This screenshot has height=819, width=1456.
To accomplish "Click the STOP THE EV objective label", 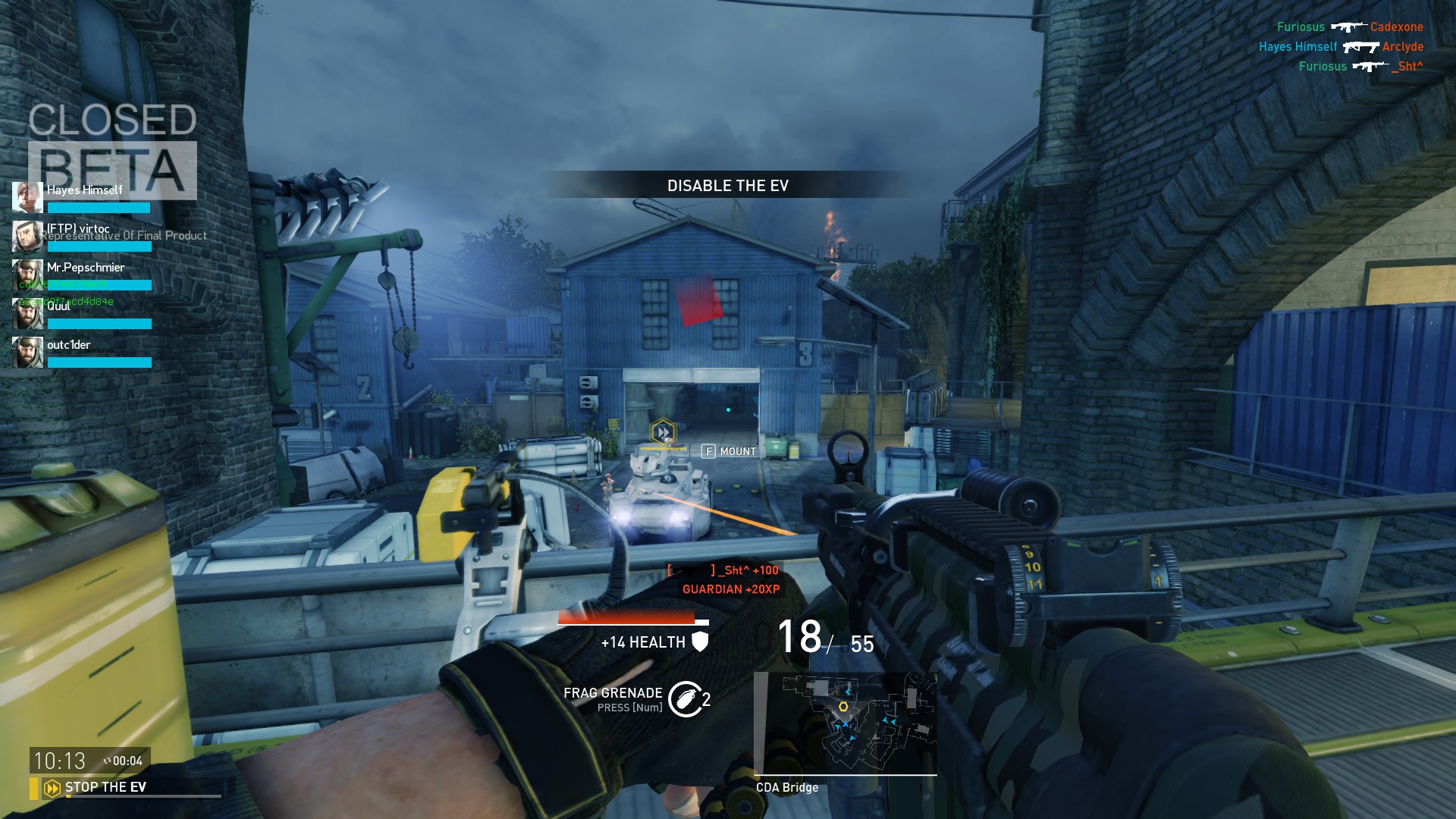I will coord(107,787).
